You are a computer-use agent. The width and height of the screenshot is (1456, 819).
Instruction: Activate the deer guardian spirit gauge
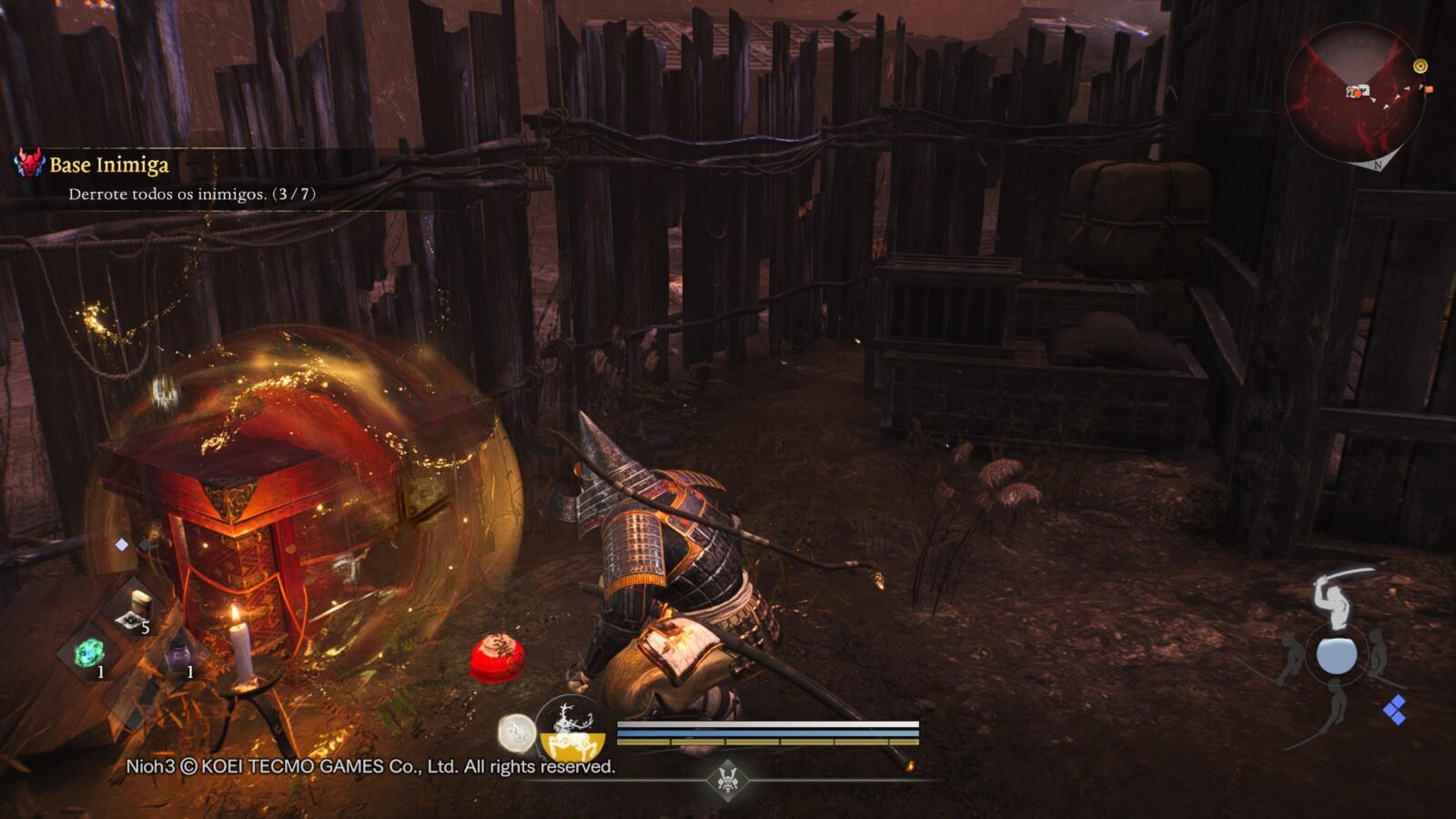click(571, 730)
